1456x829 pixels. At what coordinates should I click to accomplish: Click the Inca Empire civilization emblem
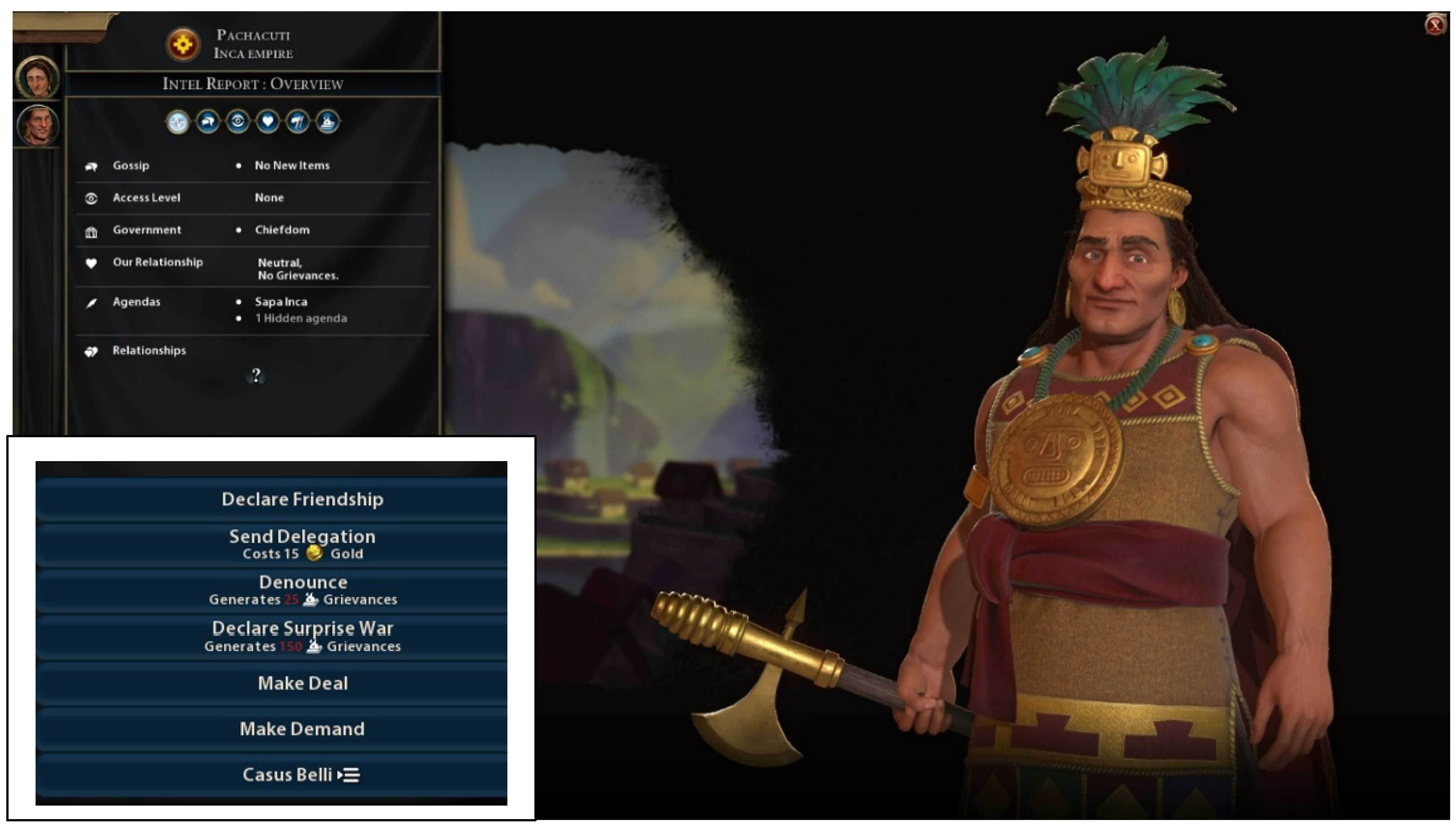pos(183,44)
